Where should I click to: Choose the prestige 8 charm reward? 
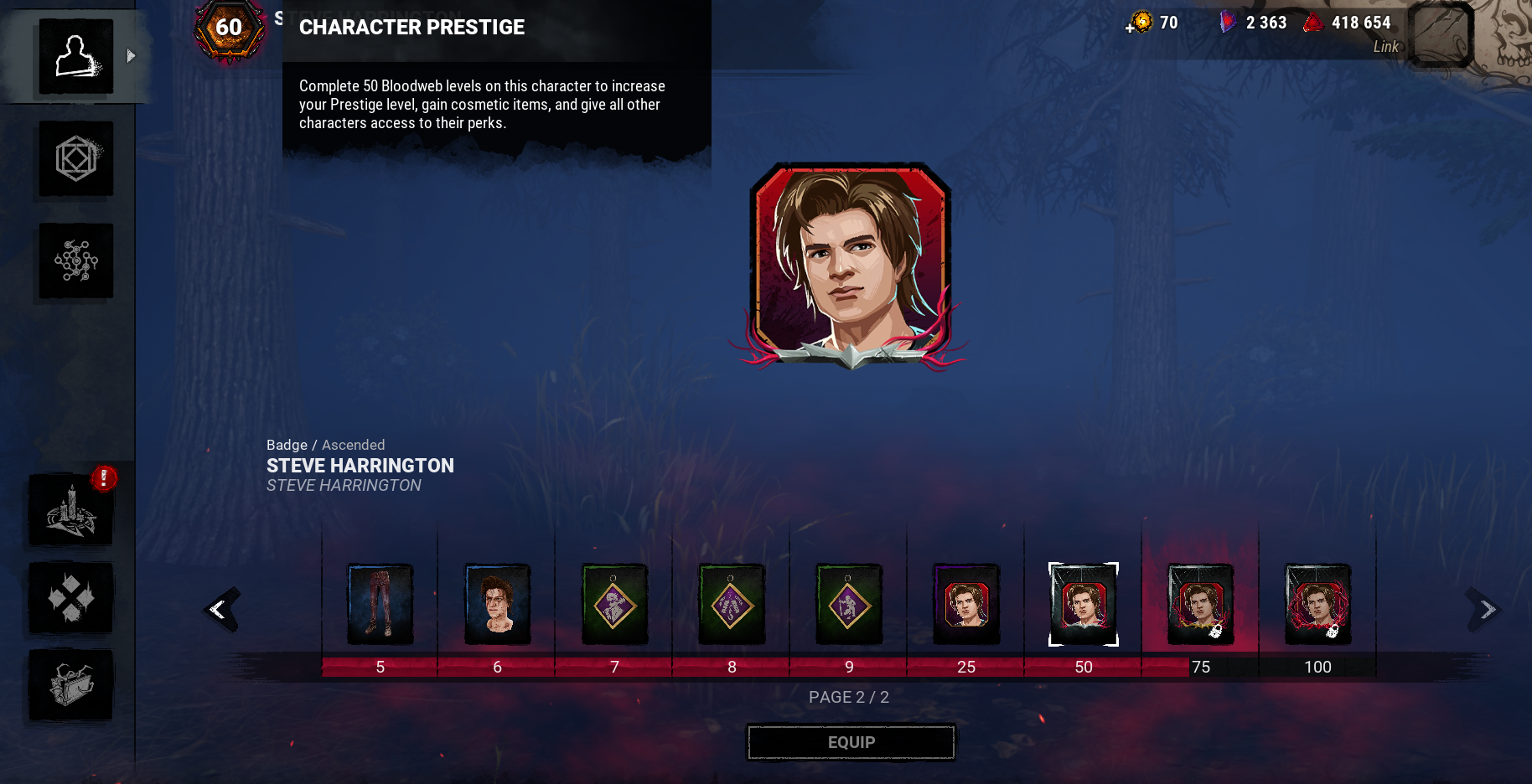[732, 605]
